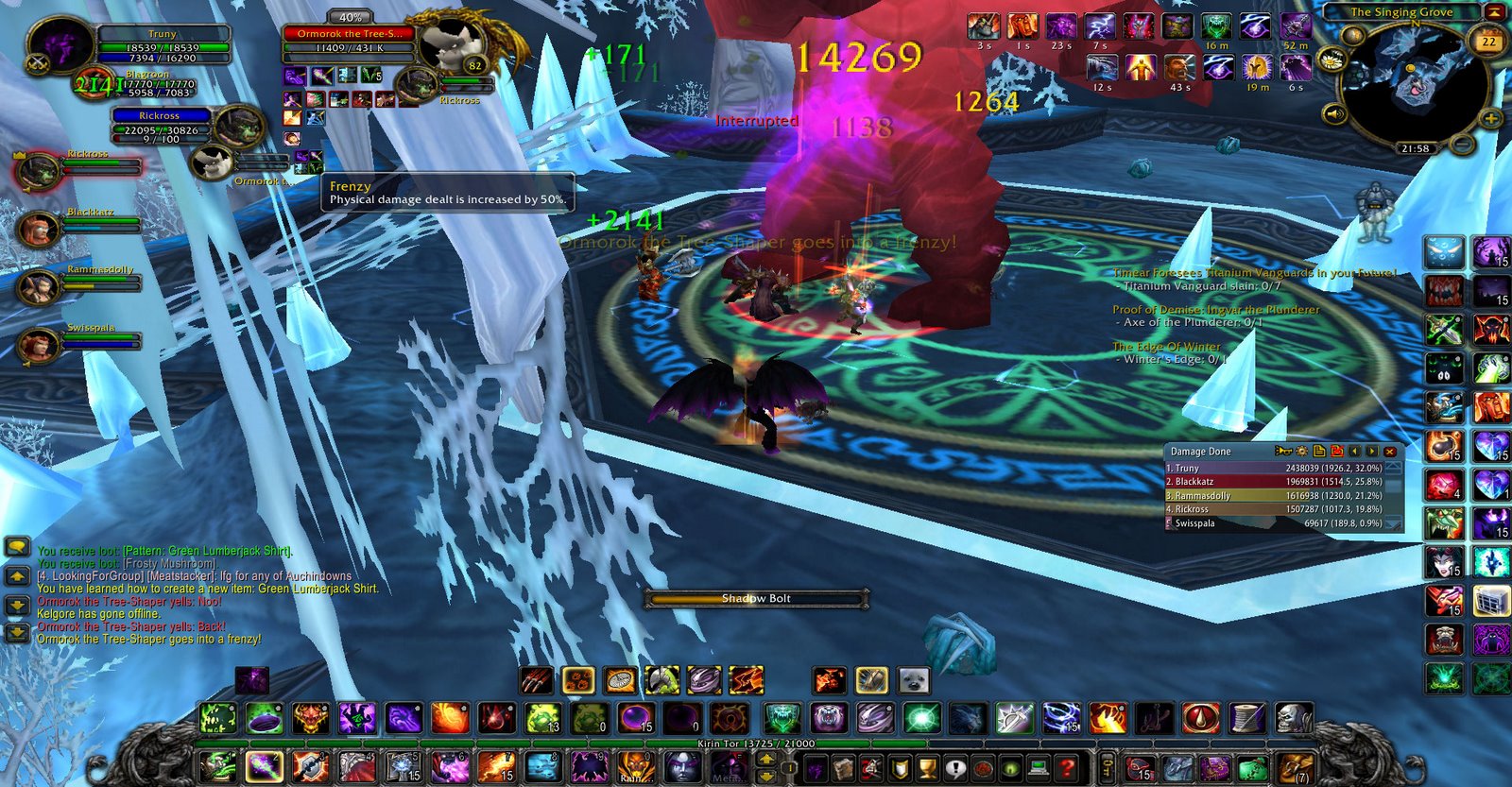This screenshot has height=787, width=1512.
Task: Page the action bar up with the arrow
Action: (x=765, y=758)
